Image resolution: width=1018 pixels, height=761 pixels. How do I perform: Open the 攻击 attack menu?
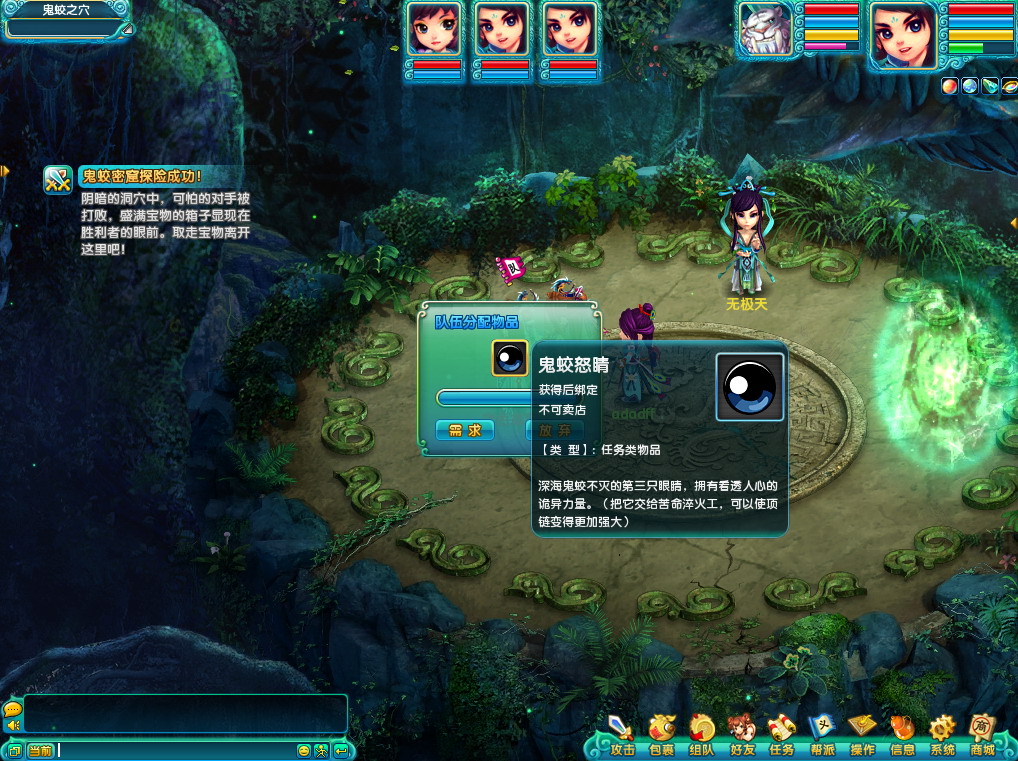coord(622,736)
